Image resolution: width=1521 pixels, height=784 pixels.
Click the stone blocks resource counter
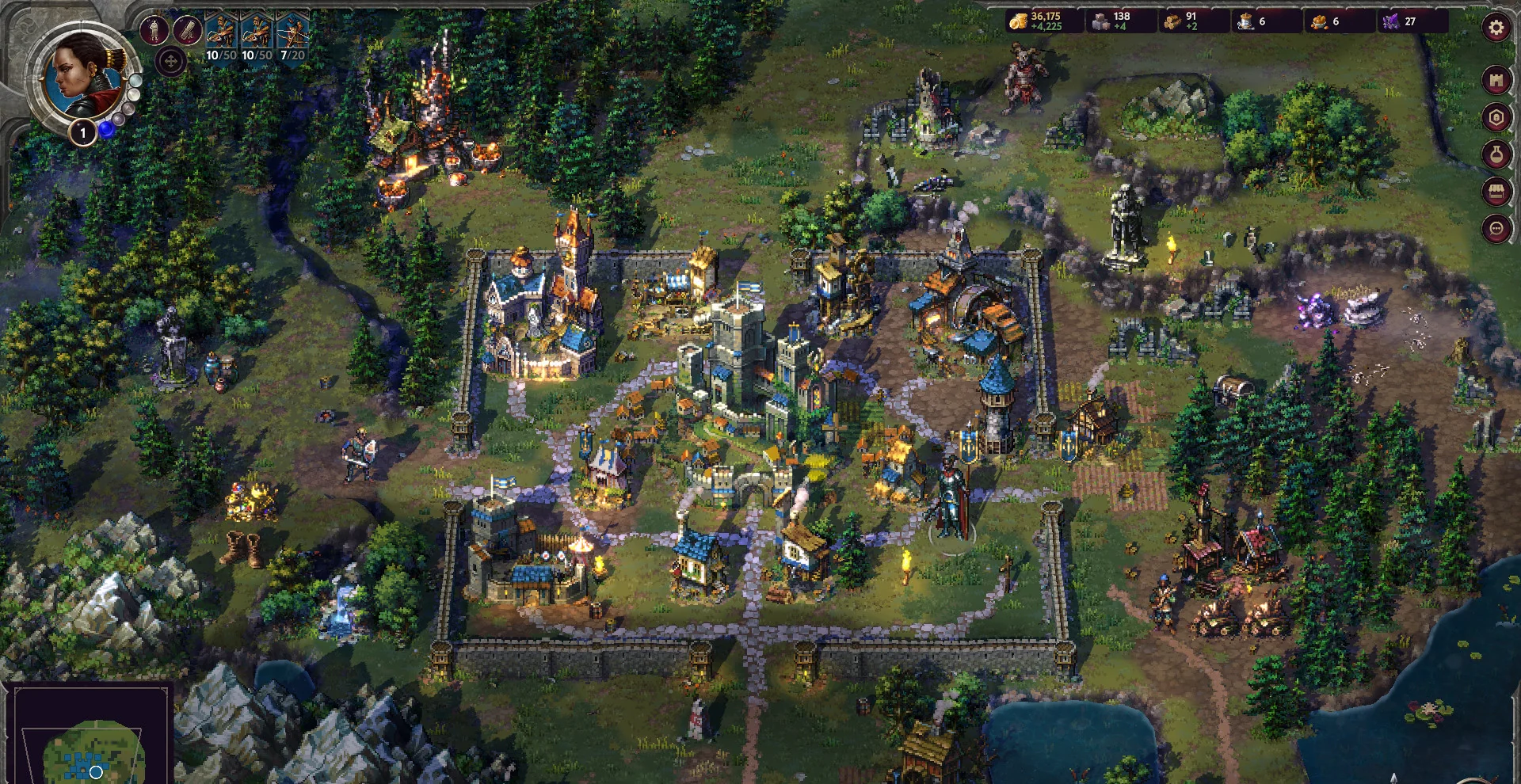point(1111,21)
